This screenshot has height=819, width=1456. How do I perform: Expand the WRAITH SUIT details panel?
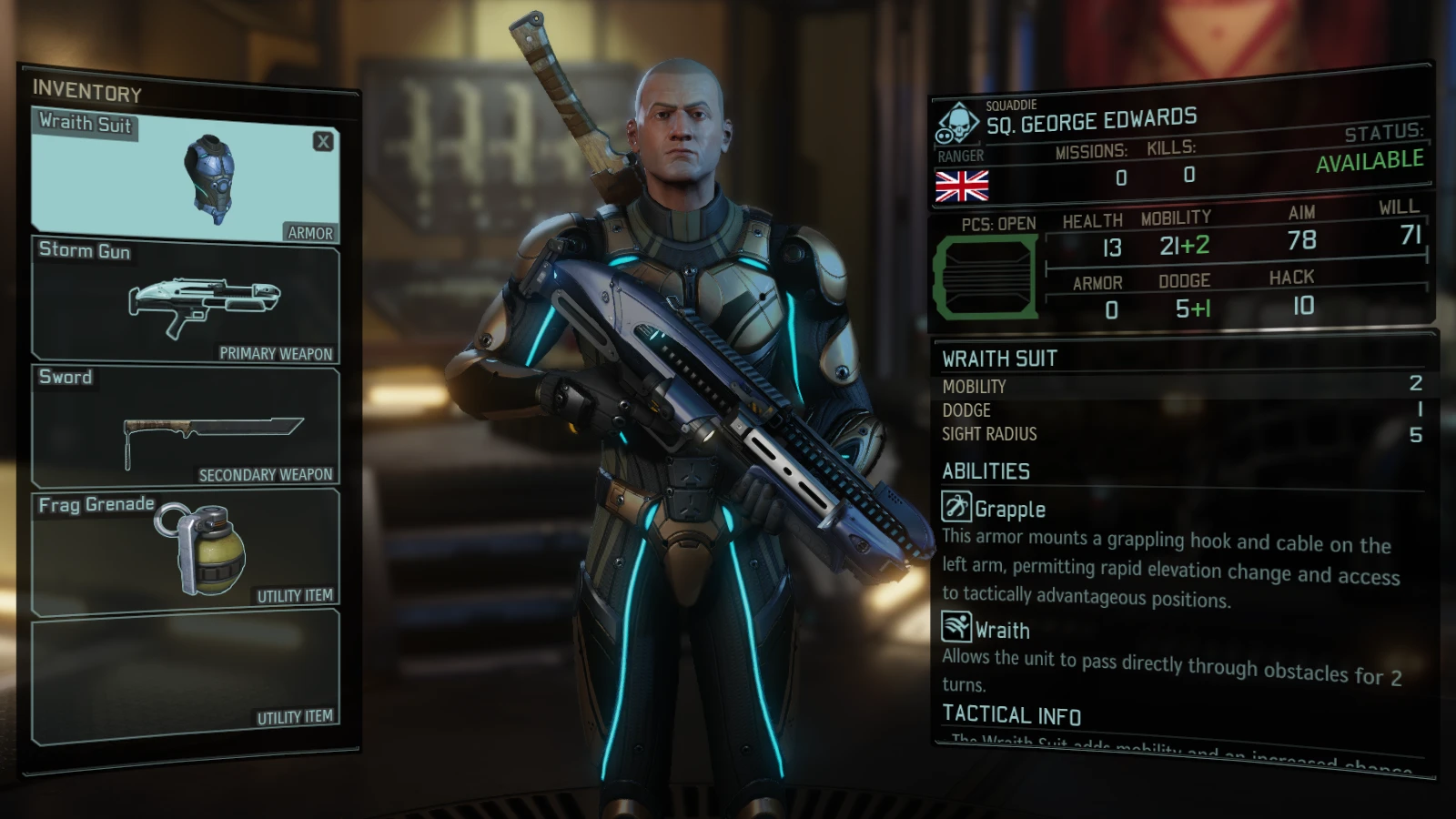click(x=1000, y=359)
